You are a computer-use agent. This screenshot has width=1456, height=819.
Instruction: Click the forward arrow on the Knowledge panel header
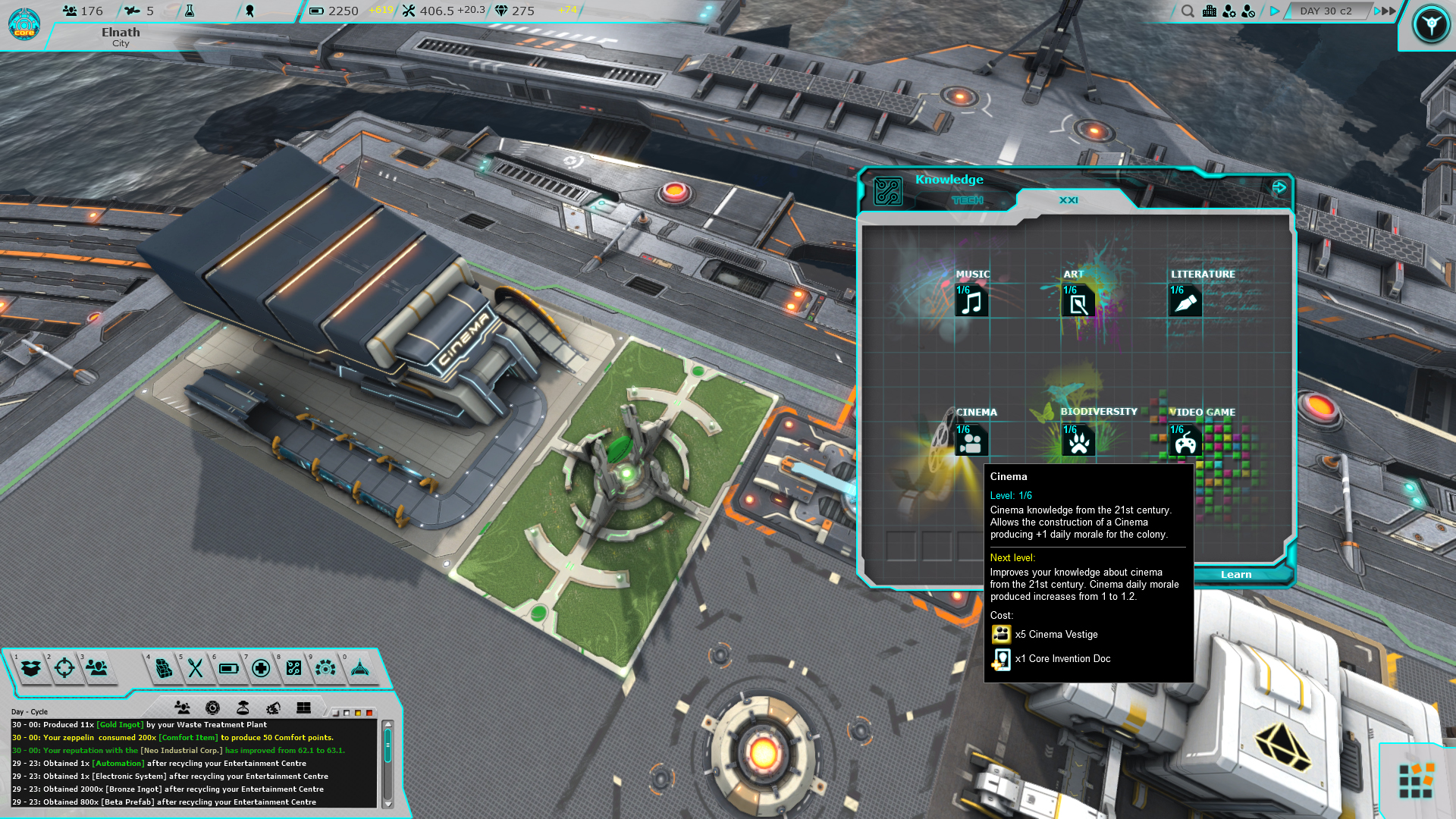1279,186
